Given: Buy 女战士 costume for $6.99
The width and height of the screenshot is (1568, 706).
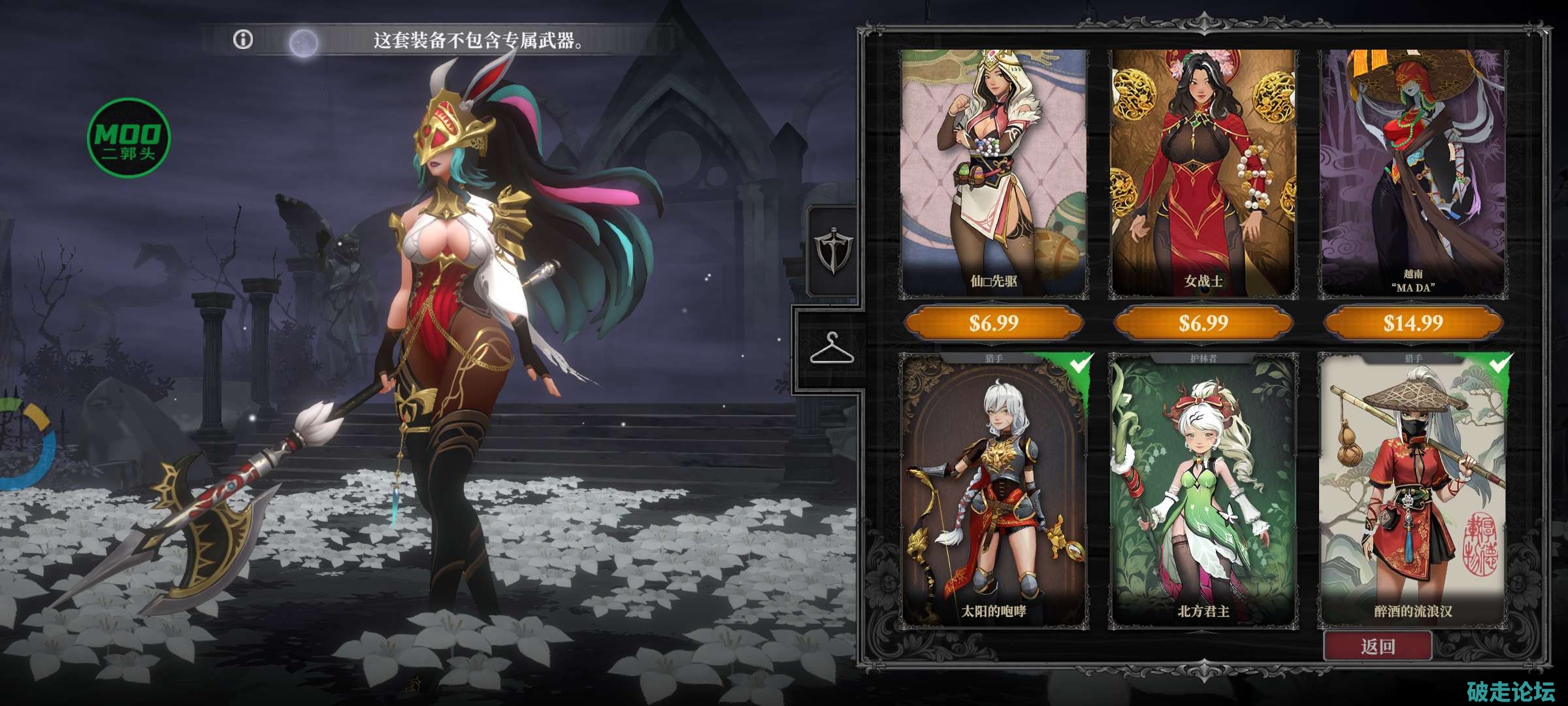Looking at the screenshot, I should click(1203, 323).
